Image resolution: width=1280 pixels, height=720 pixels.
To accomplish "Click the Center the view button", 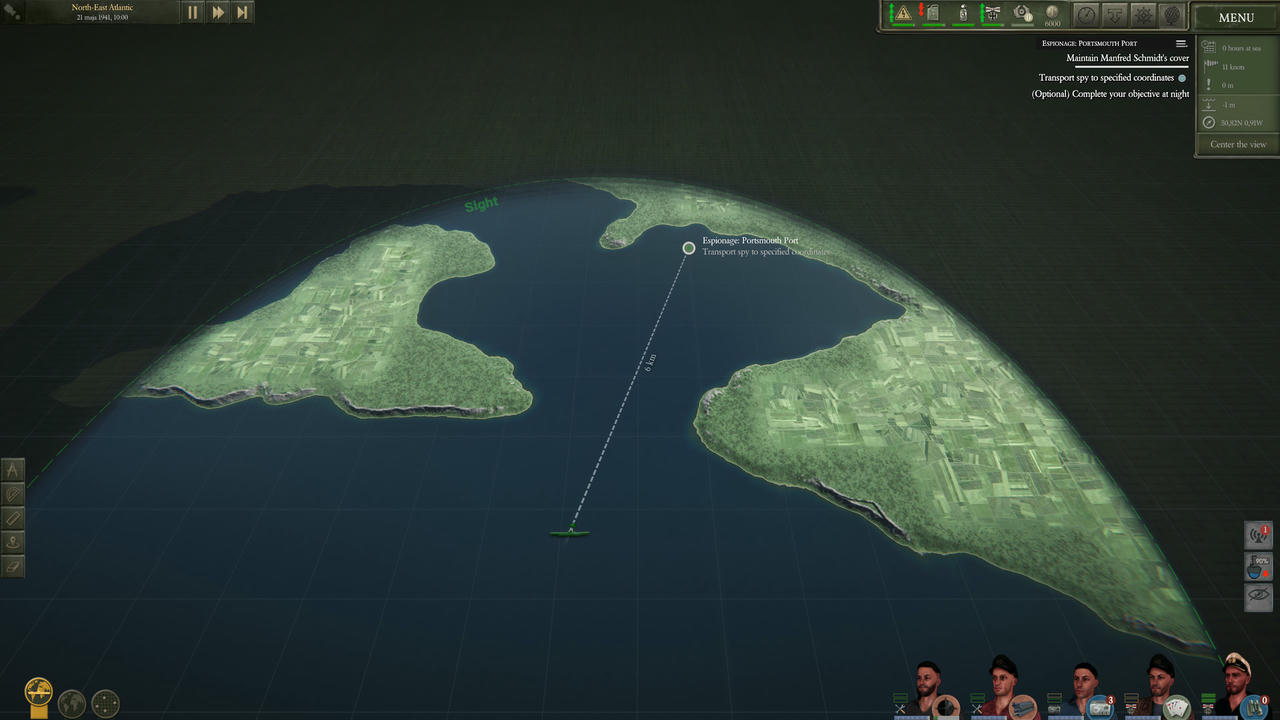I will [1238, 144].
